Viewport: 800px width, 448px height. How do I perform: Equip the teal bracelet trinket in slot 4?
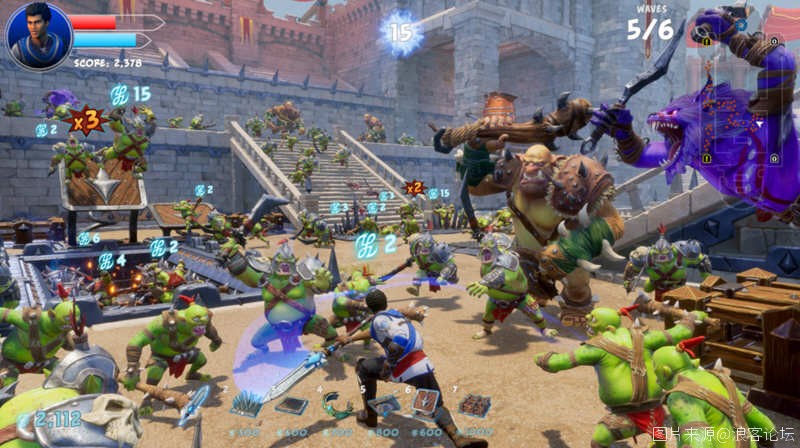pos(337,404)
